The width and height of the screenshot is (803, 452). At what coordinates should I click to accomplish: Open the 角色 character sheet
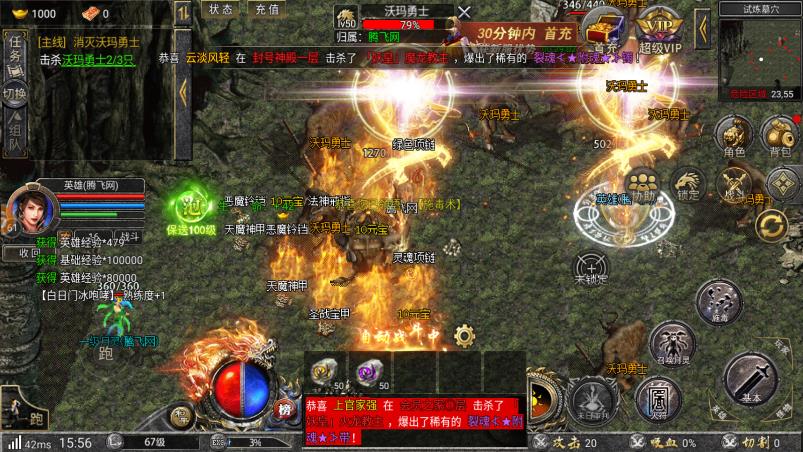coord(733,136)
